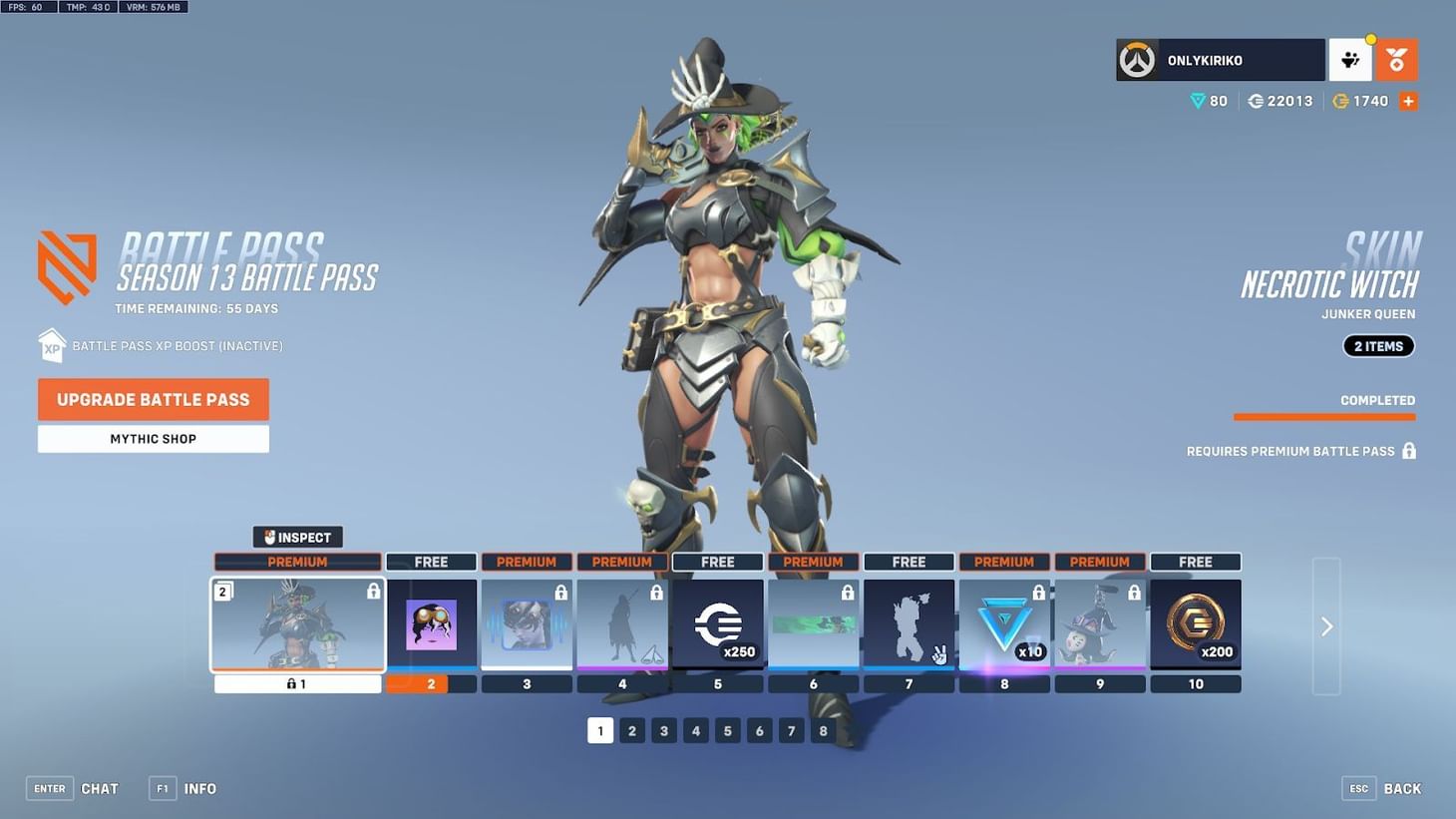Click the blue currency icon showing 80
The image size is (1456, 819).
(1197, 100)
